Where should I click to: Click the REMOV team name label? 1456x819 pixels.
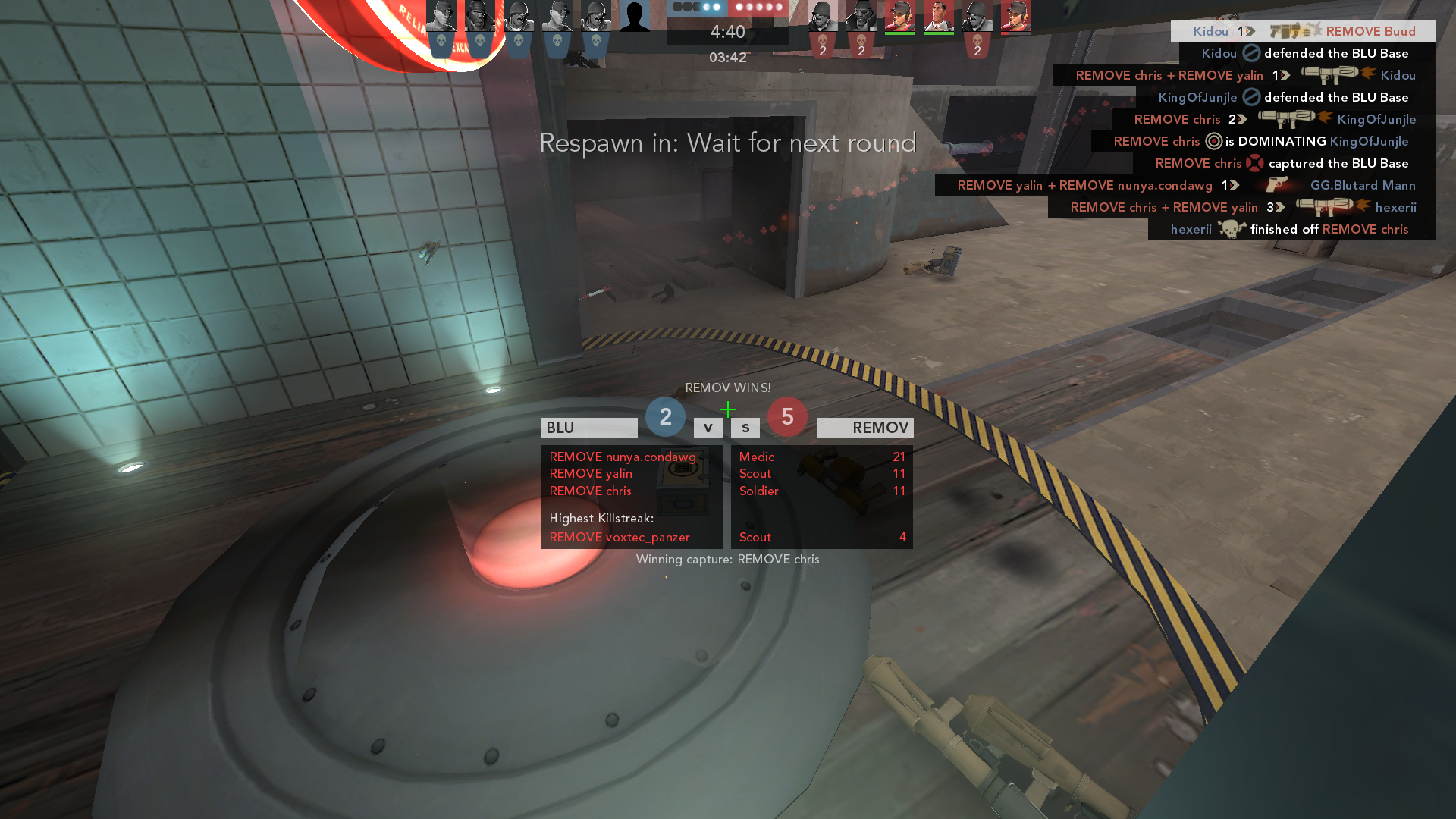864,428
